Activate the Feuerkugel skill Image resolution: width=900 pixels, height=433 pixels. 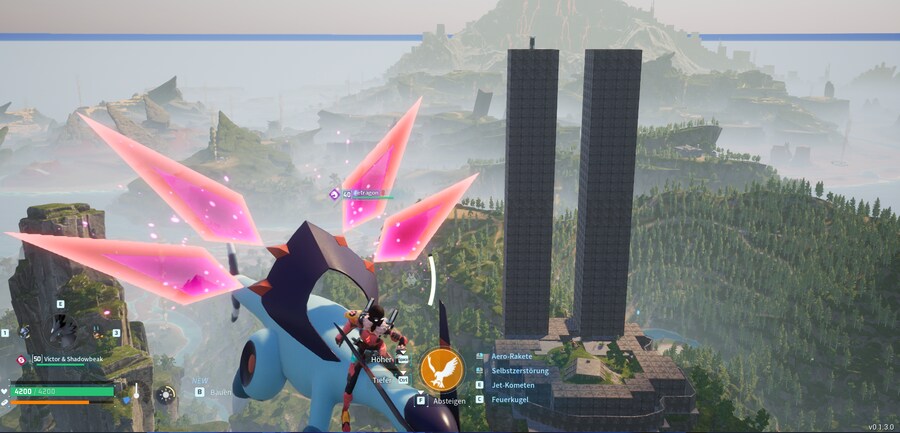[x=510, y=399]
